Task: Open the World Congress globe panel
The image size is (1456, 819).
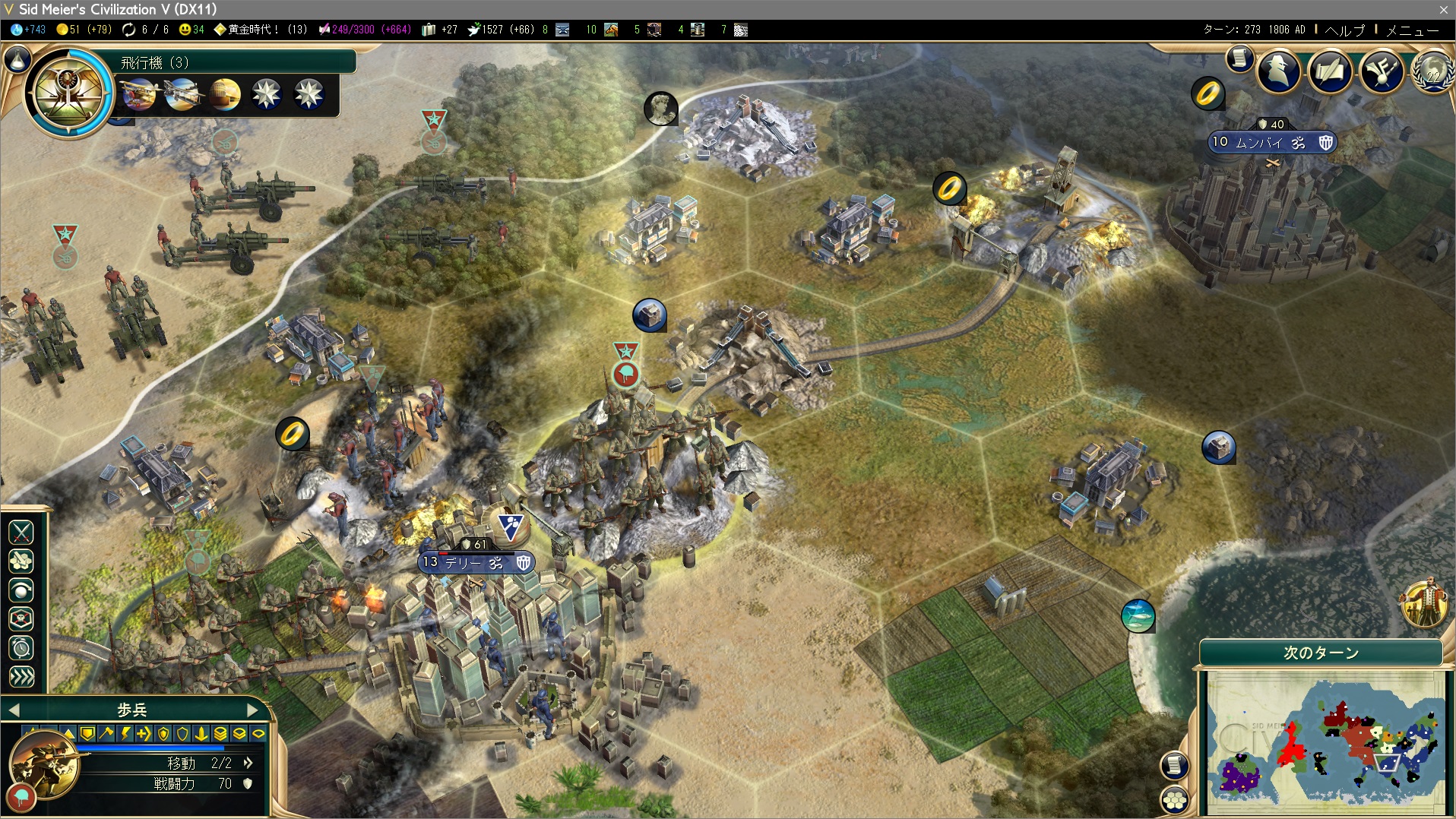Action: 1432,71
